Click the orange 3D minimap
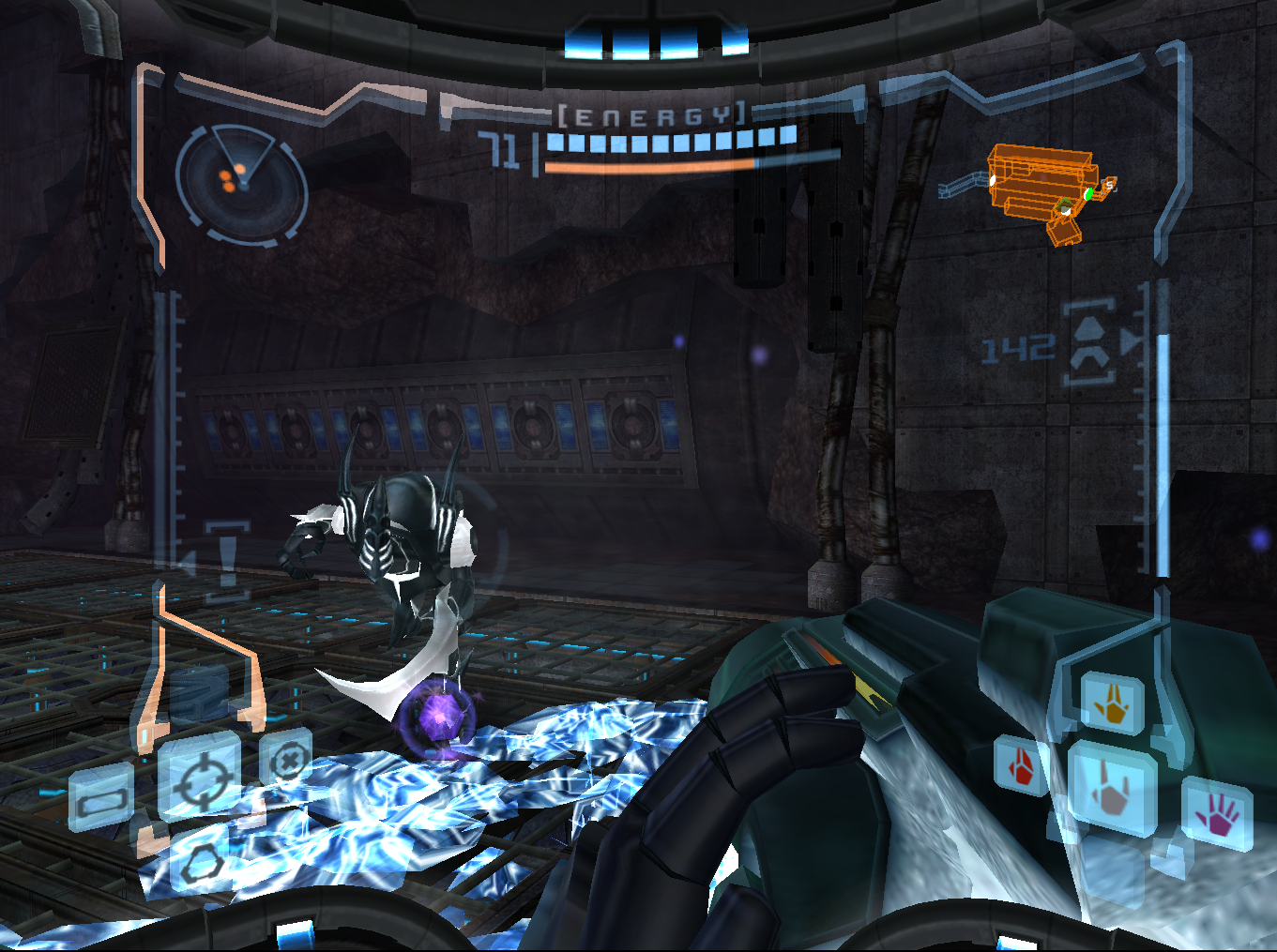Screen dimensions: 1277x952 (1039, 191)
